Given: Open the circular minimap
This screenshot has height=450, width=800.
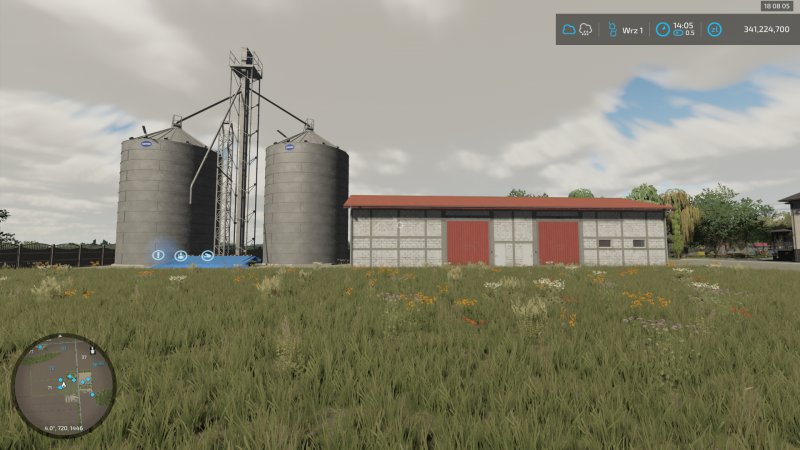Looking at the screenshot, I should point(64,385).
